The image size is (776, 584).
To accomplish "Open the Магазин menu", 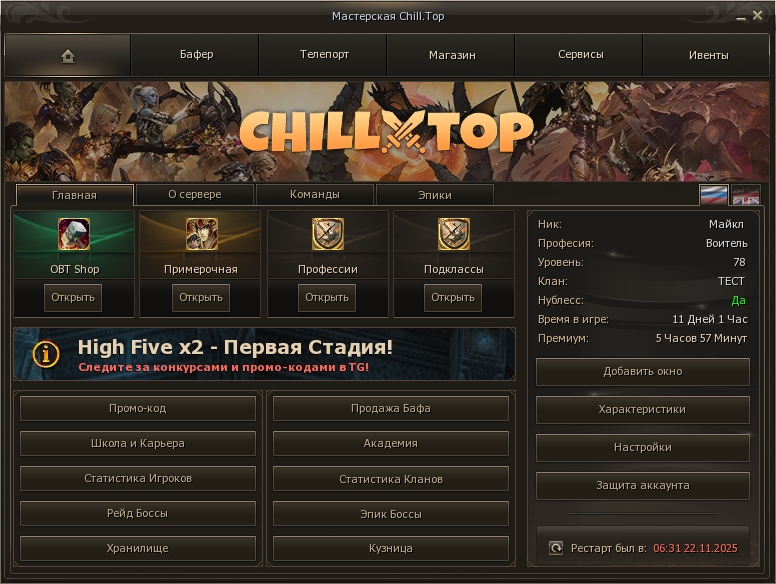I will pyautogui.click(x=452, y=55).
